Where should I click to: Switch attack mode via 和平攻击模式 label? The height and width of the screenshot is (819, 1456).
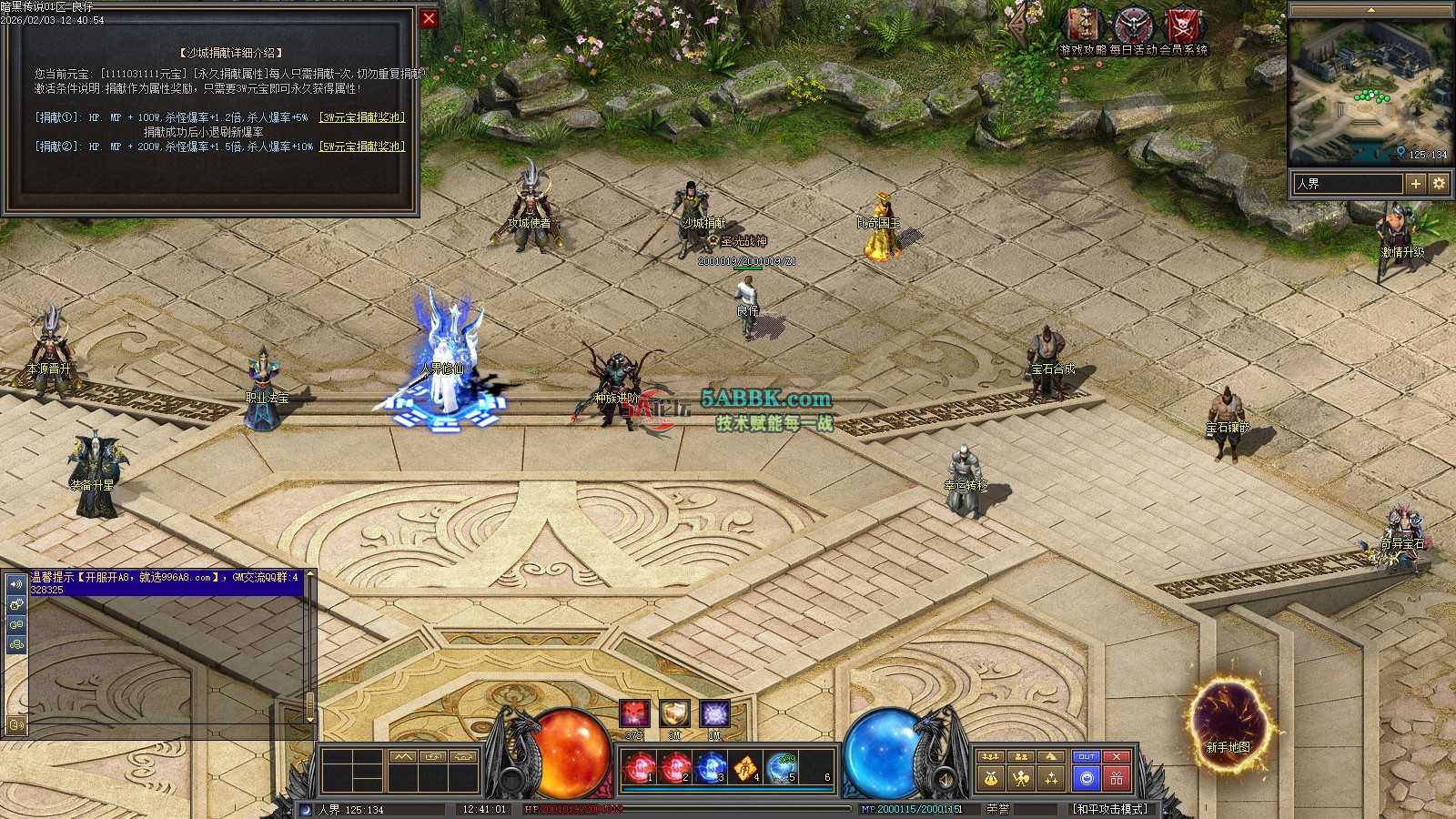(x=1110, y=809)
